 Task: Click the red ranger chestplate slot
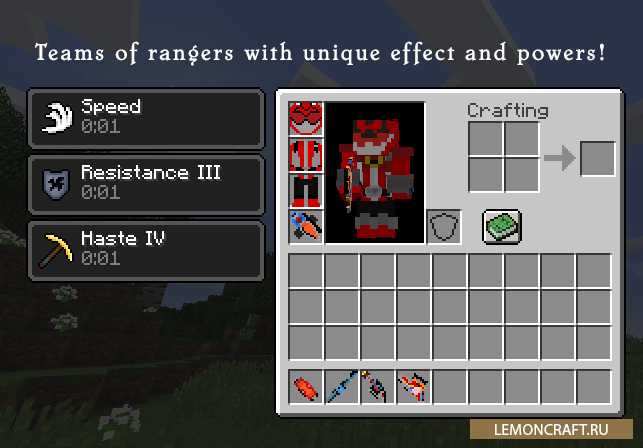(305, 155)
